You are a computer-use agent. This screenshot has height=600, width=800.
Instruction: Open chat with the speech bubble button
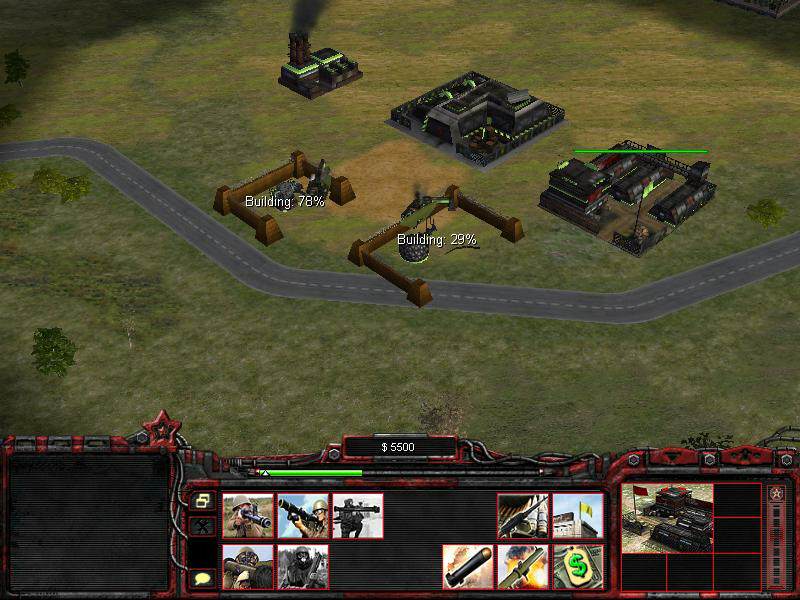click(203, 578)
